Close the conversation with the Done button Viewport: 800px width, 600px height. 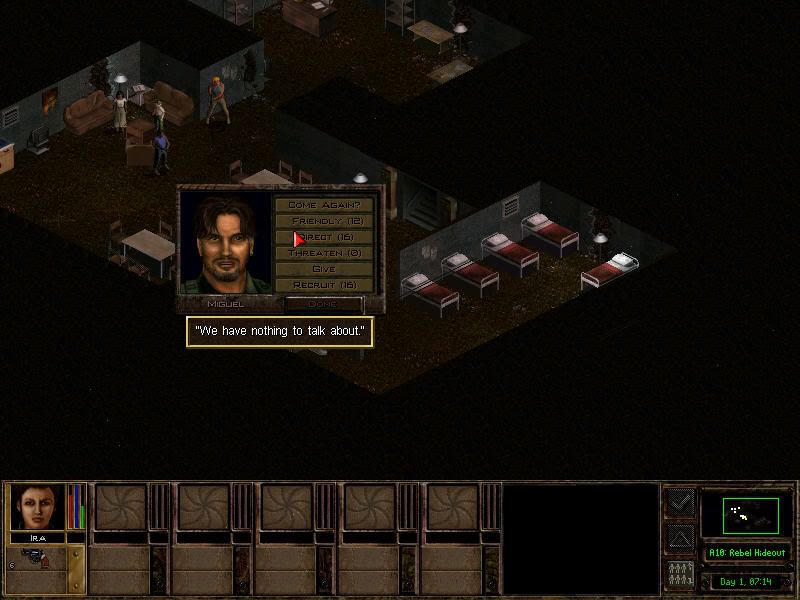tap(322, 303)
